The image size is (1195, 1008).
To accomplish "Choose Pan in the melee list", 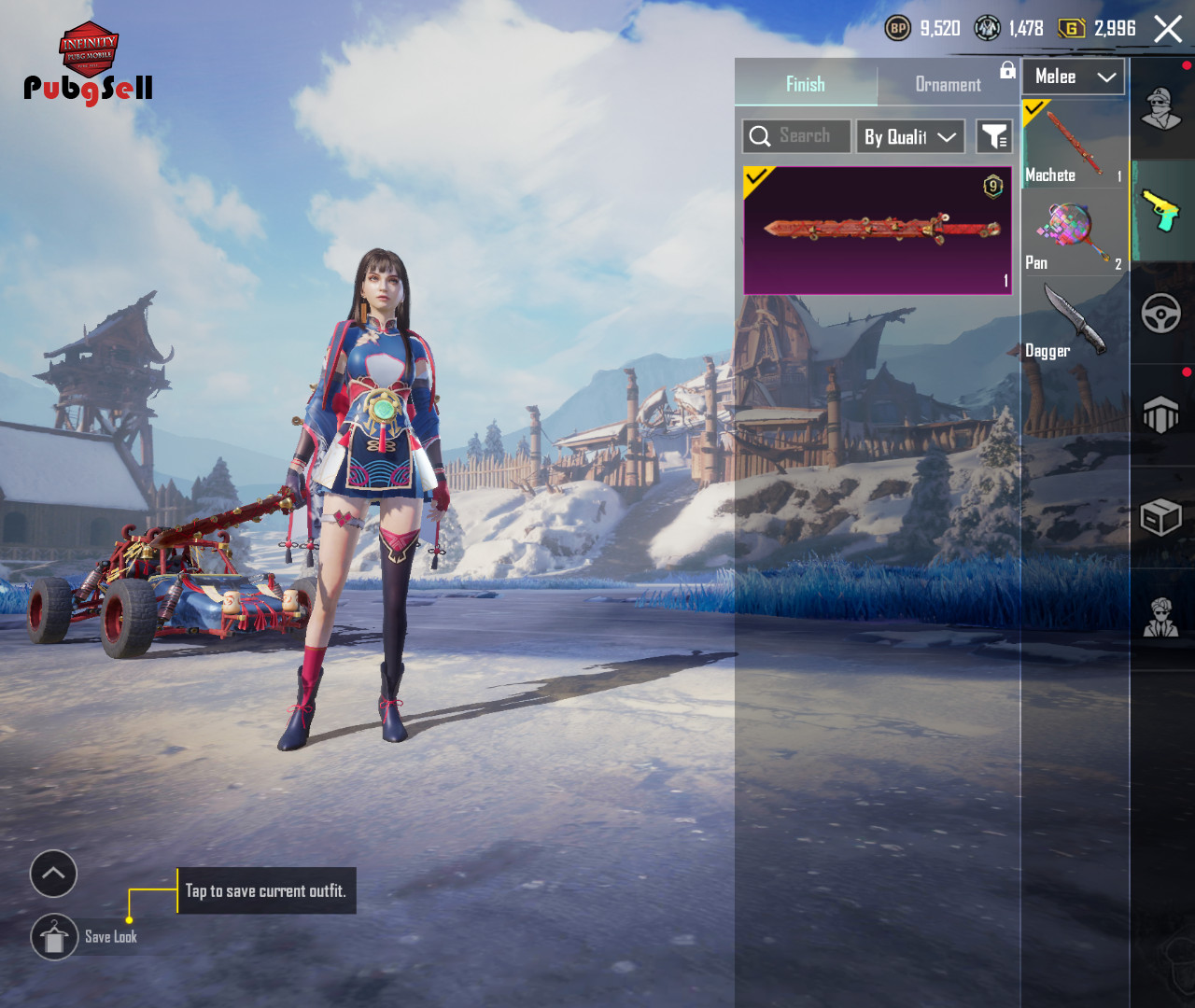I will click(1074, 233).
